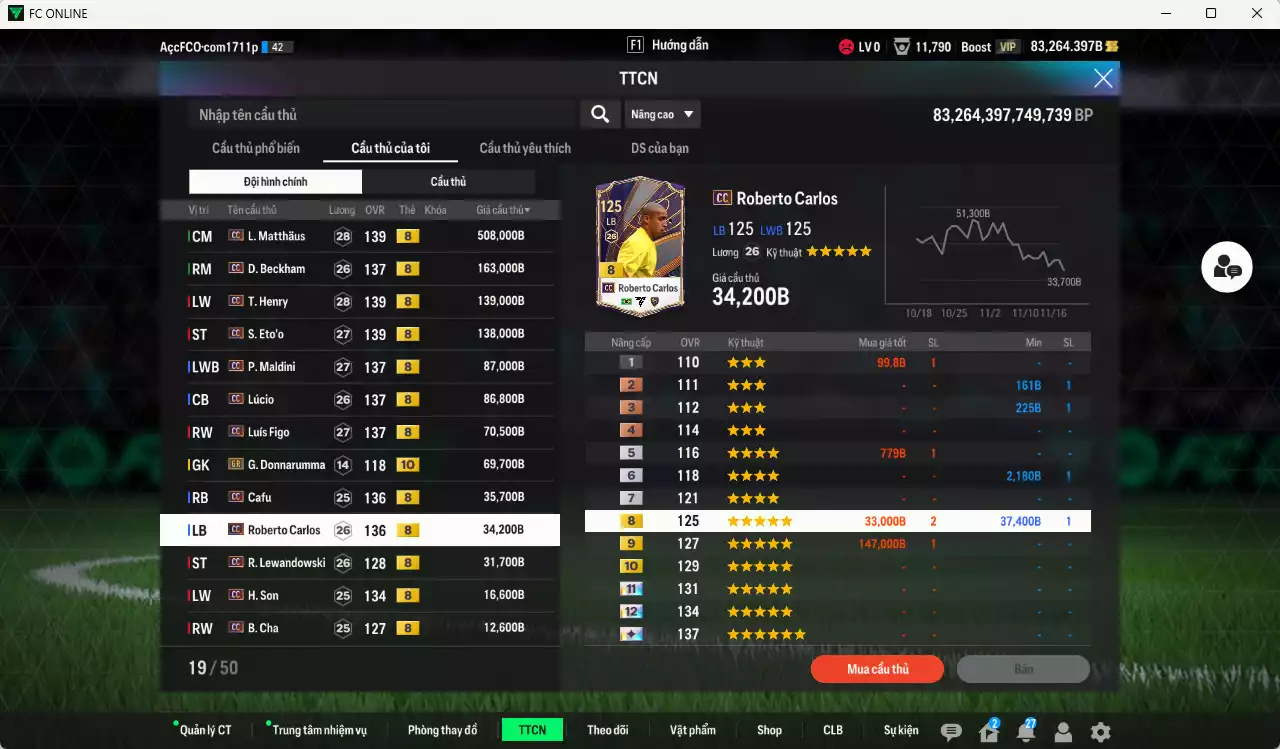Open the notifications bell with 27 alerts

click(x=1025, y=733)
